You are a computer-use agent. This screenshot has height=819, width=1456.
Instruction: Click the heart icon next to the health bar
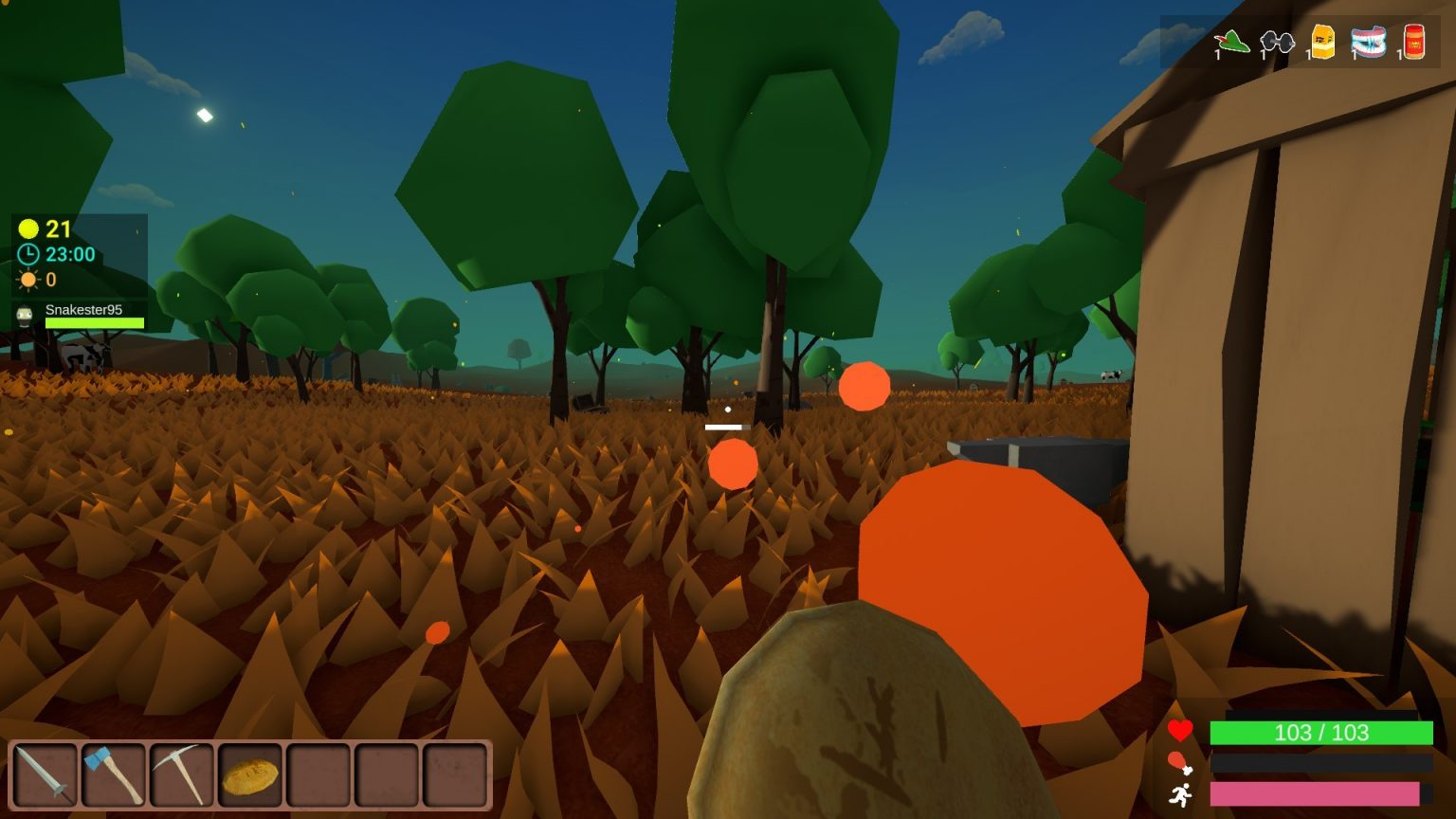tap(1181, 732)
